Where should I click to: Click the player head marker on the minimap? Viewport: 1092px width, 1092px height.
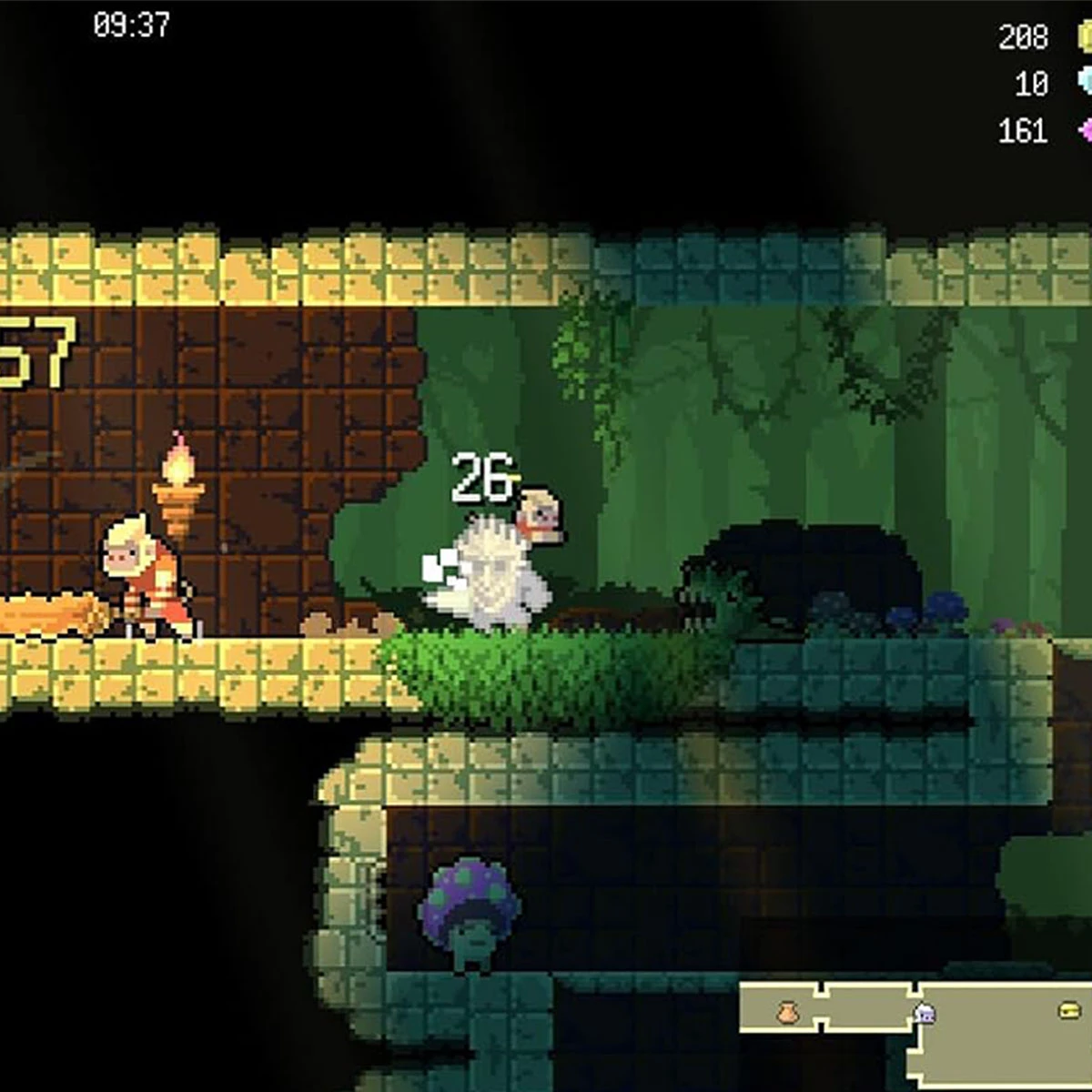tap(925, 1012)
